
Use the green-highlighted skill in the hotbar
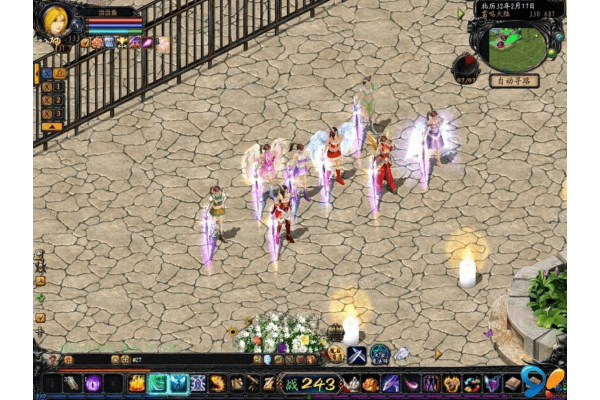(158, 383)
